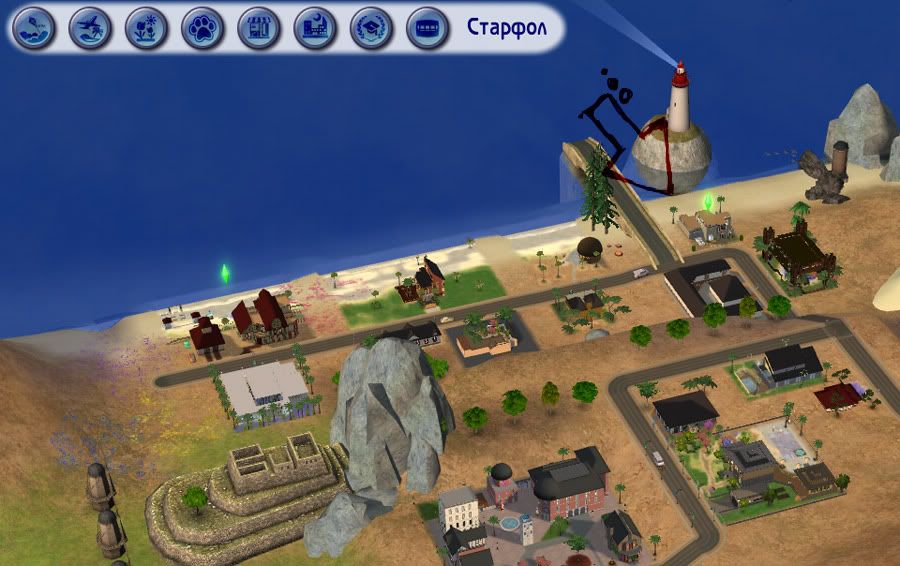Click the bus icon in the toolbar
The image size is (900, 566).
(x=427, y=28)
